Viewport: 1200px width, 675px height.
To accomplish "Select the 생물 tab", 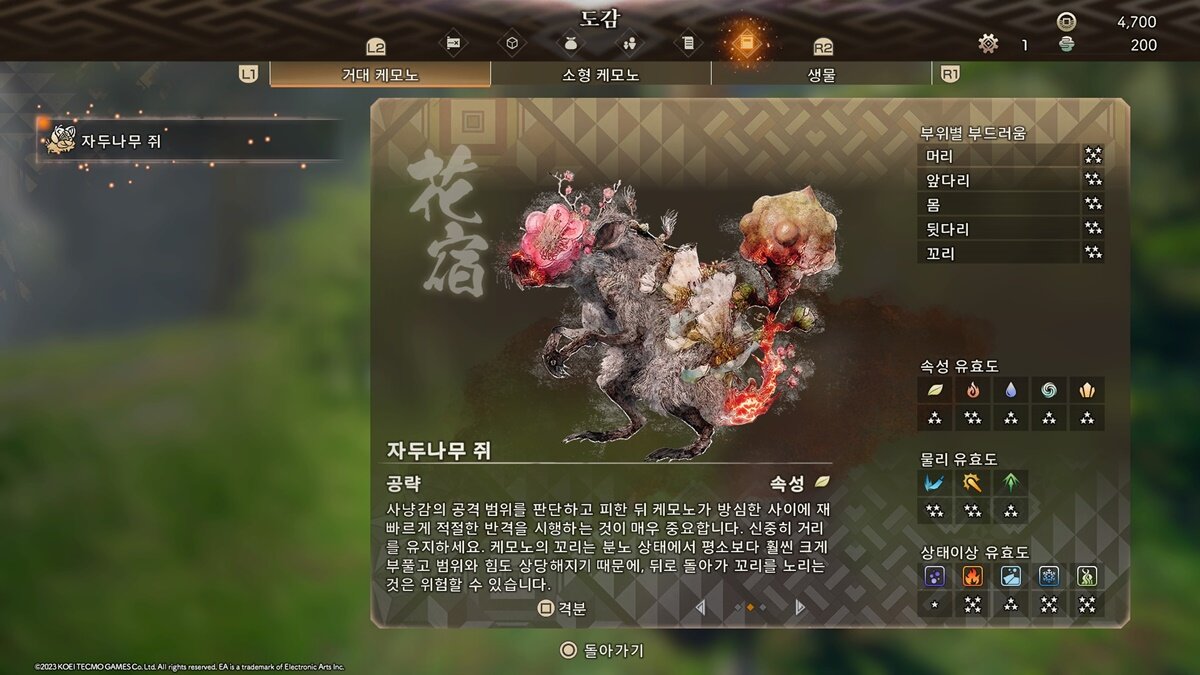I will point(821,75).
